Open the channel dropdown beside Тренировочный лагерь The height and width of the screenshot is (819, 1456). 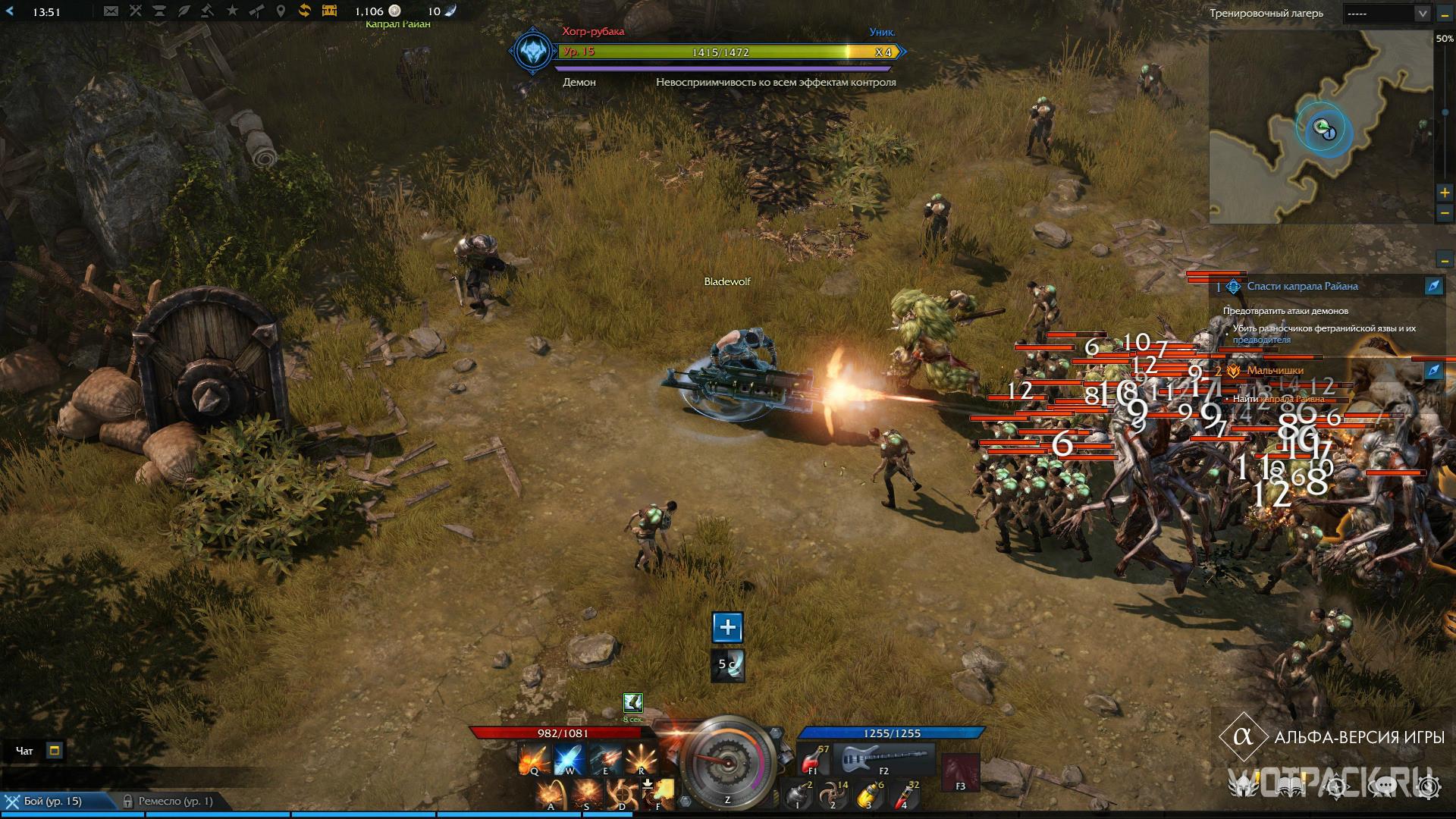click(1387, 14)
